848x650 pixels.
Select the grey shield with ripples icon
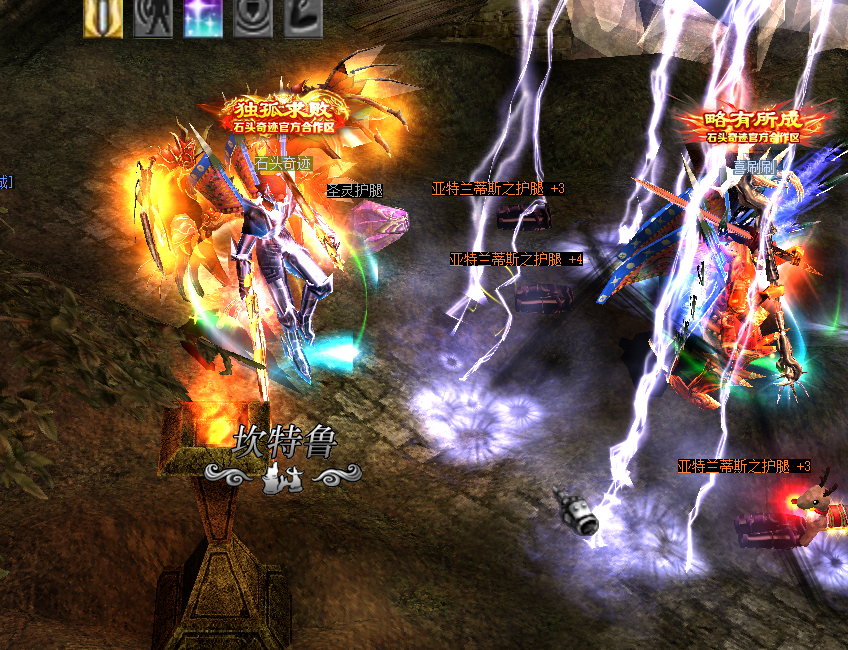point(252,18)
